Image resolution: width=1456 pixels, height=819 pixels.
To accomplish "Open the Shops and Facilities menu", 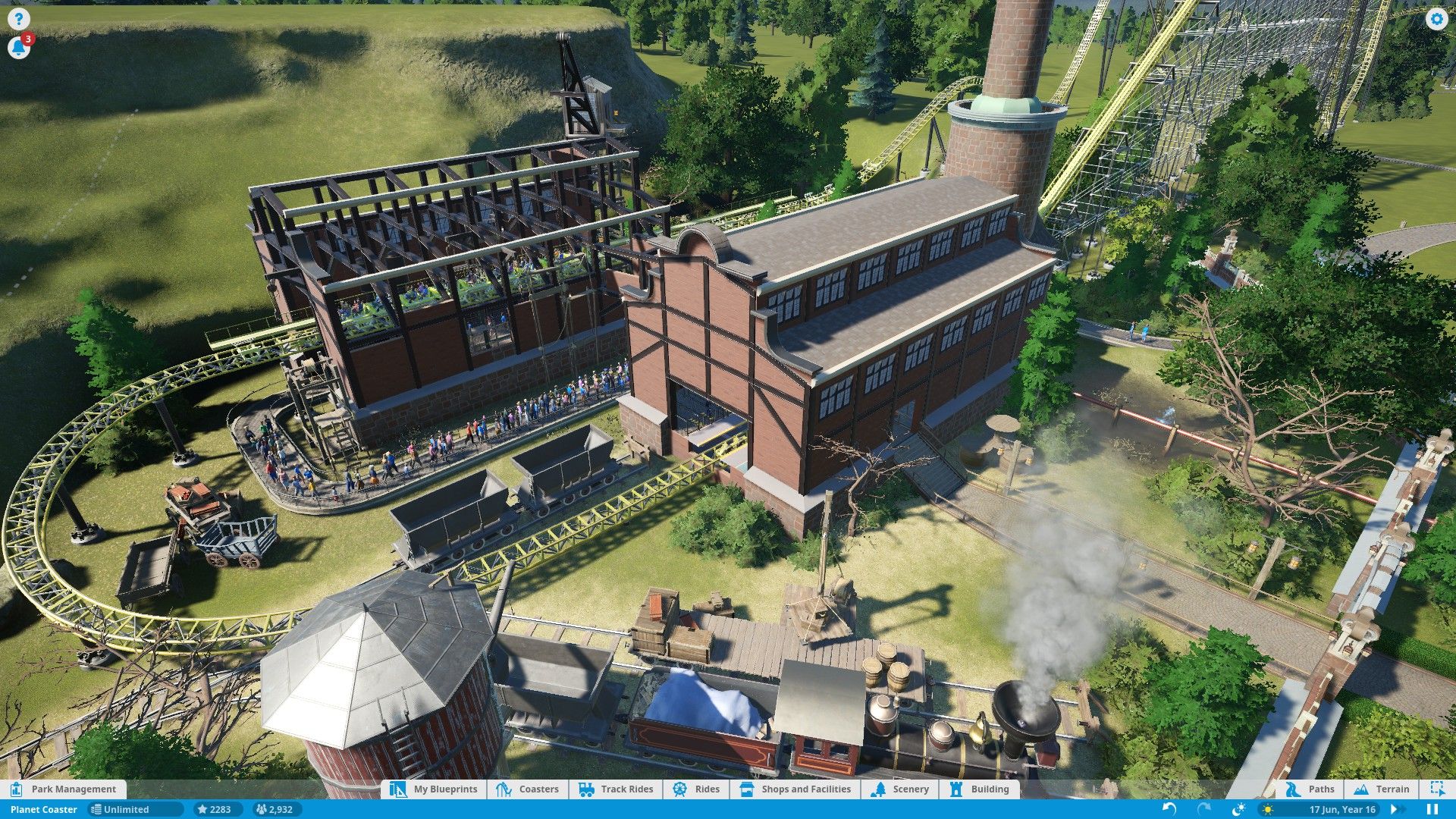I will tap(794, 789).
